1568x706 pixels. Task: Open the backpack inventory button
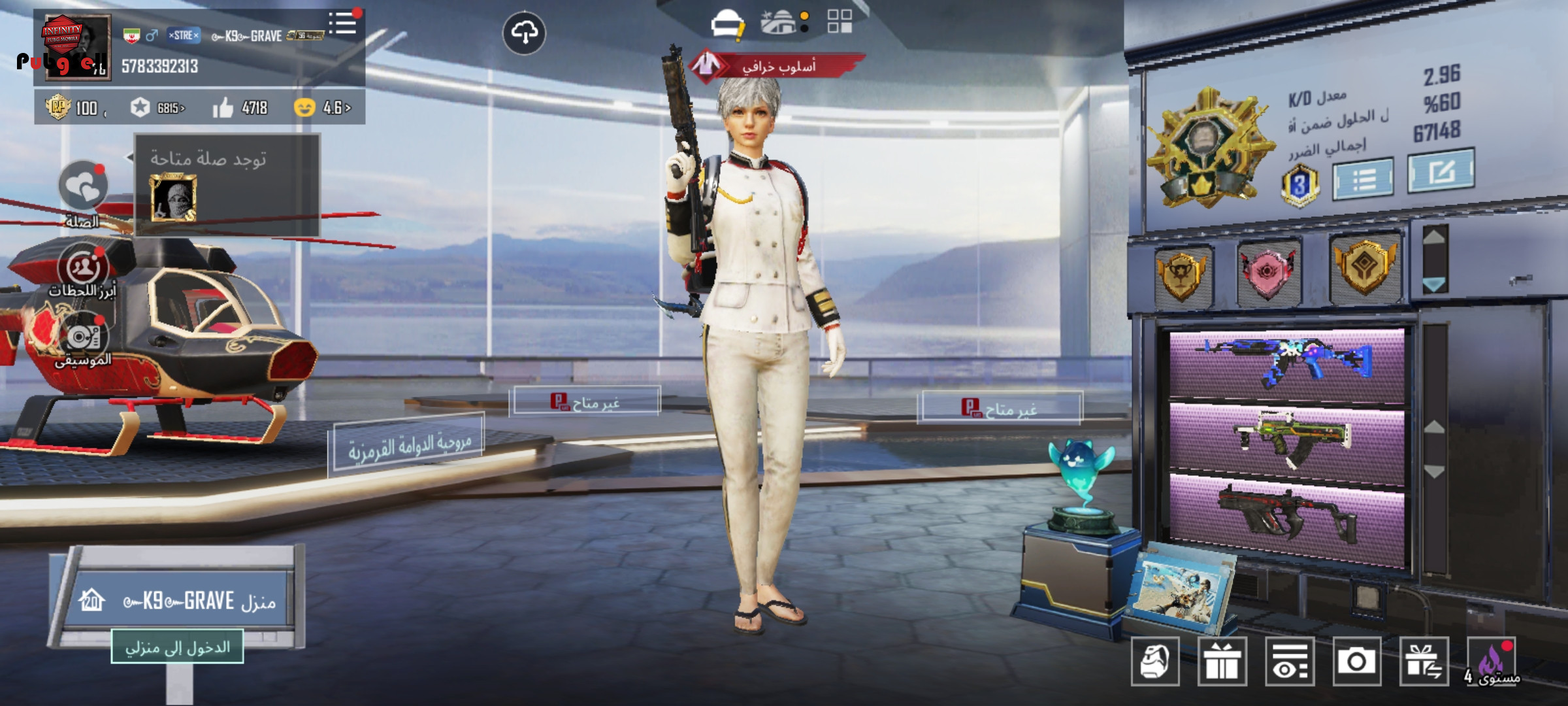click(x=1155, y=661)
